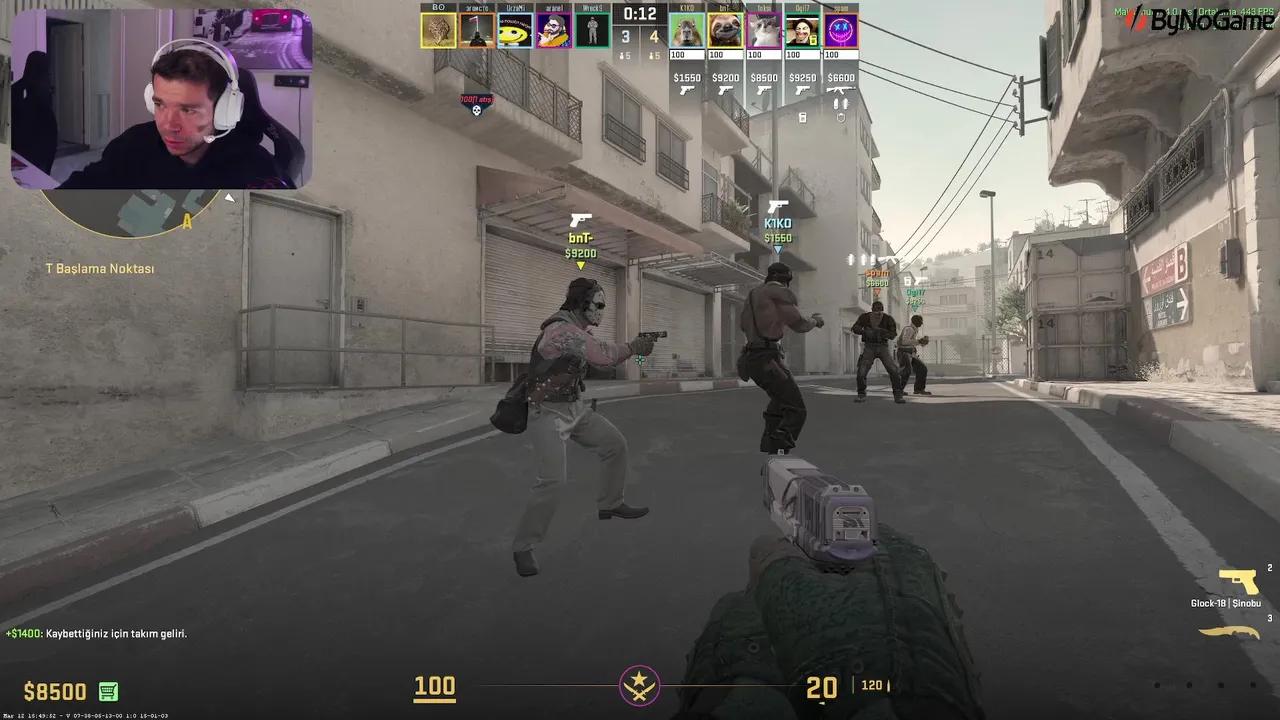
Task: Click the grenade icons under spam's rifle
Action: [840, 103]
